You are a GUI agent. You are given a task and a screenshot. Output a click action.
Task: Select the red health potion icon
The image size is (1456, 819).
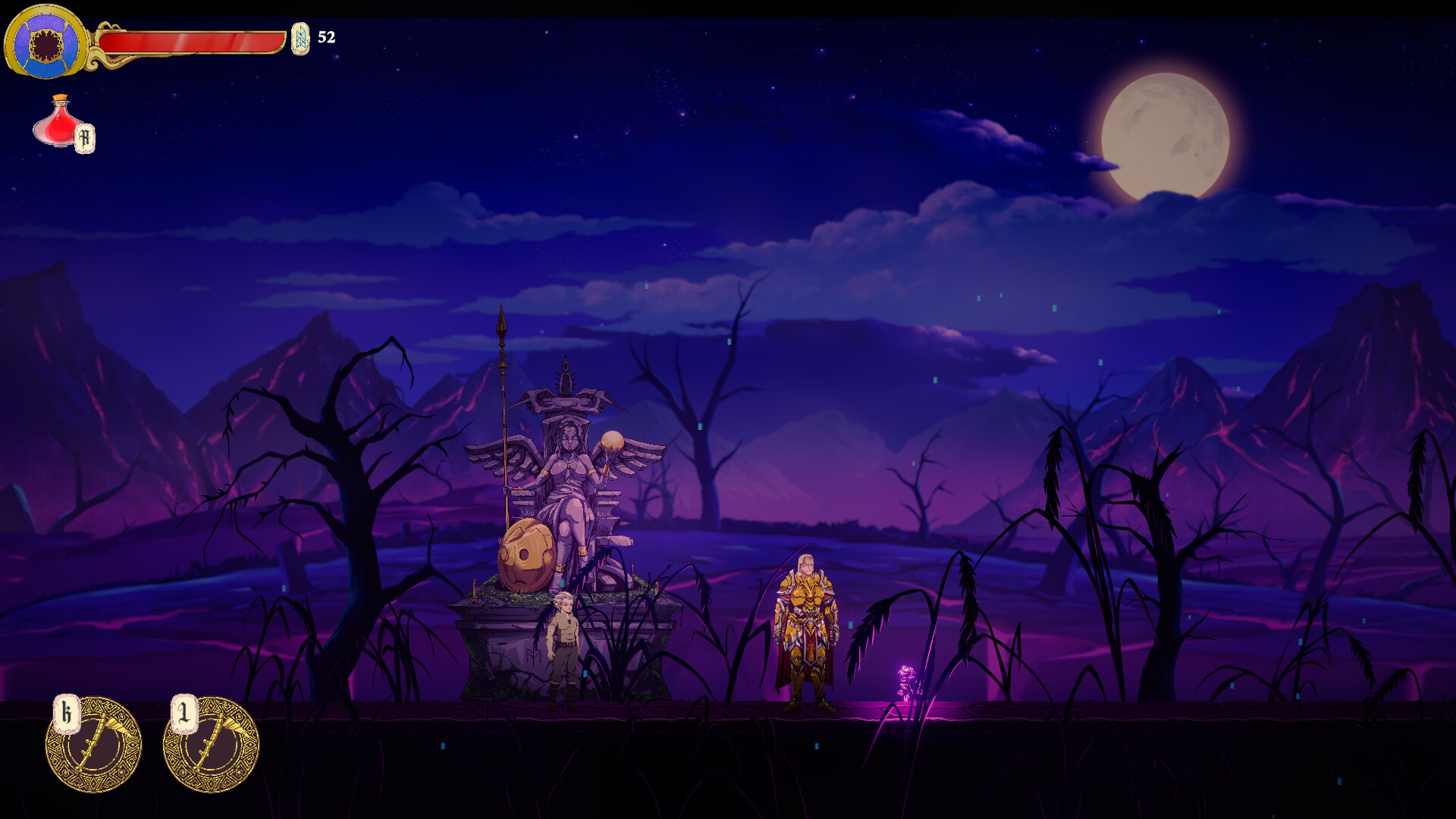tap(59, 123)
